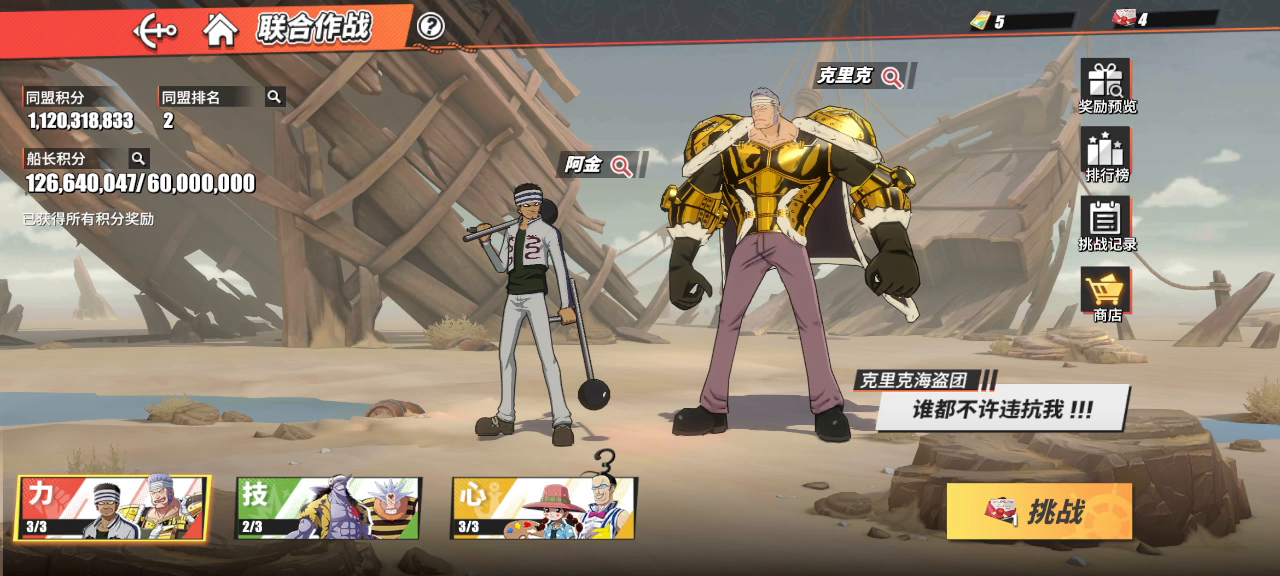Open the question mark help
Image resolution: width=1280 pixels, height=576 pixels.
[431, 27]
